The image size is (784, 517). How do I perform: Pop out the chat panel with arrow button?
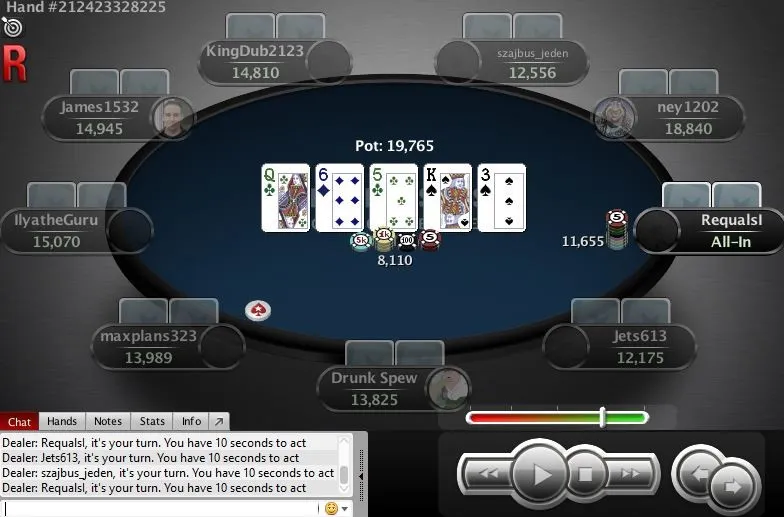(220, 422)
